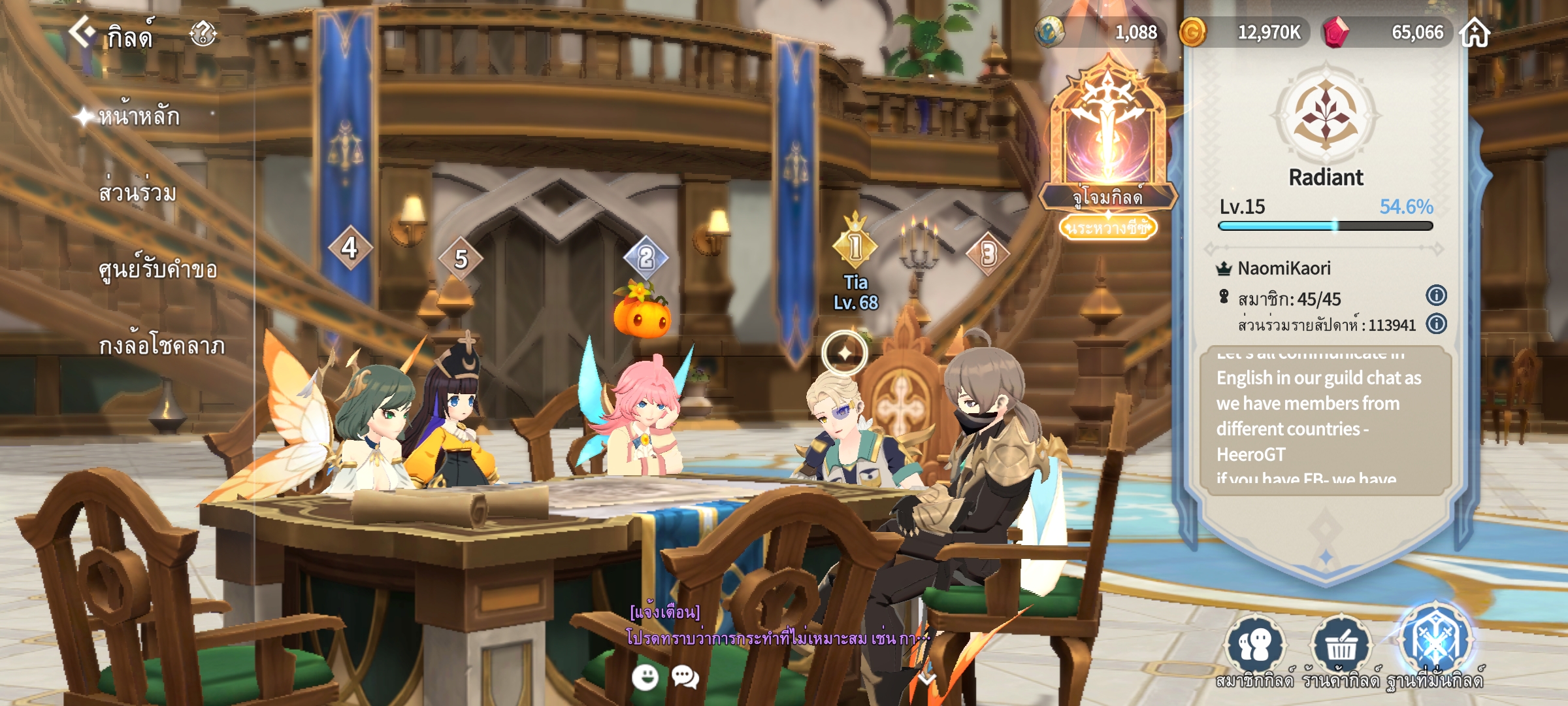Viewport: 1568px width, 706px height.
Task: Open the chat bubble icon
Action: pos(685,677)
